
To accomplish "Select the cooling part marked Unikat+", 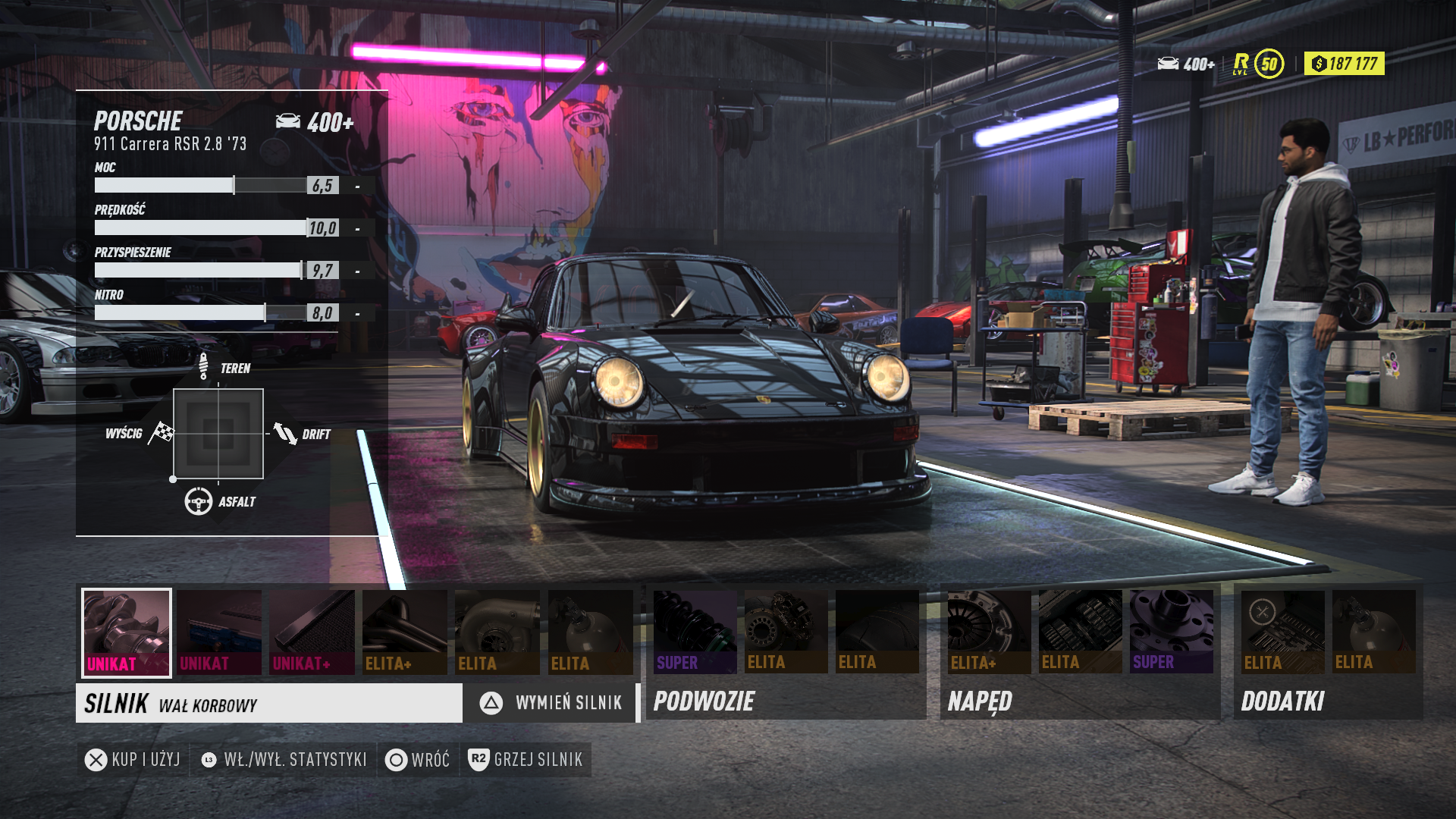I will tap(312, 632).
